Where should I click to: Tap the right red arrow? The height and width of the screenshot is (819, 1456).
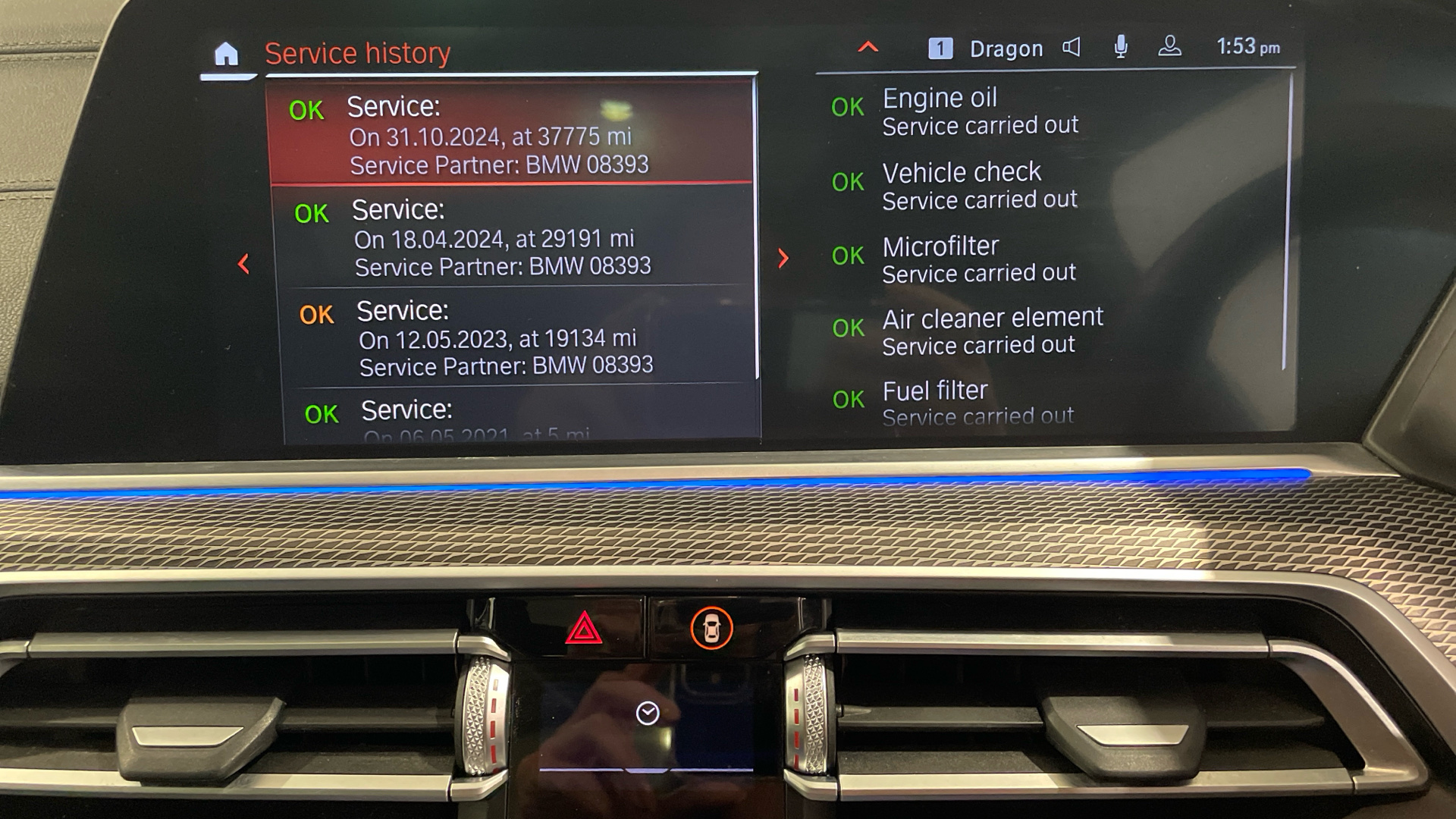[783, 259]
